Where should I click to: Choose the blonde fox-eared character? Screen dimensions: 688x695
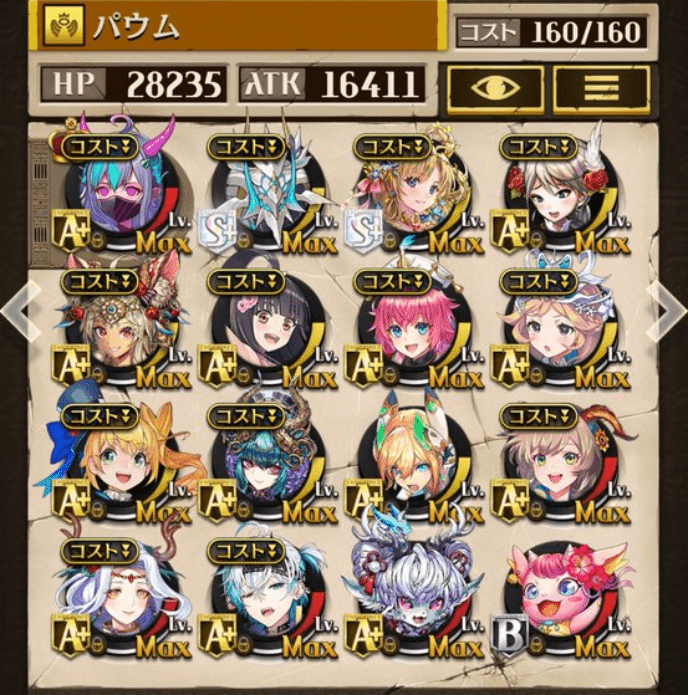[x=412, y=462]
